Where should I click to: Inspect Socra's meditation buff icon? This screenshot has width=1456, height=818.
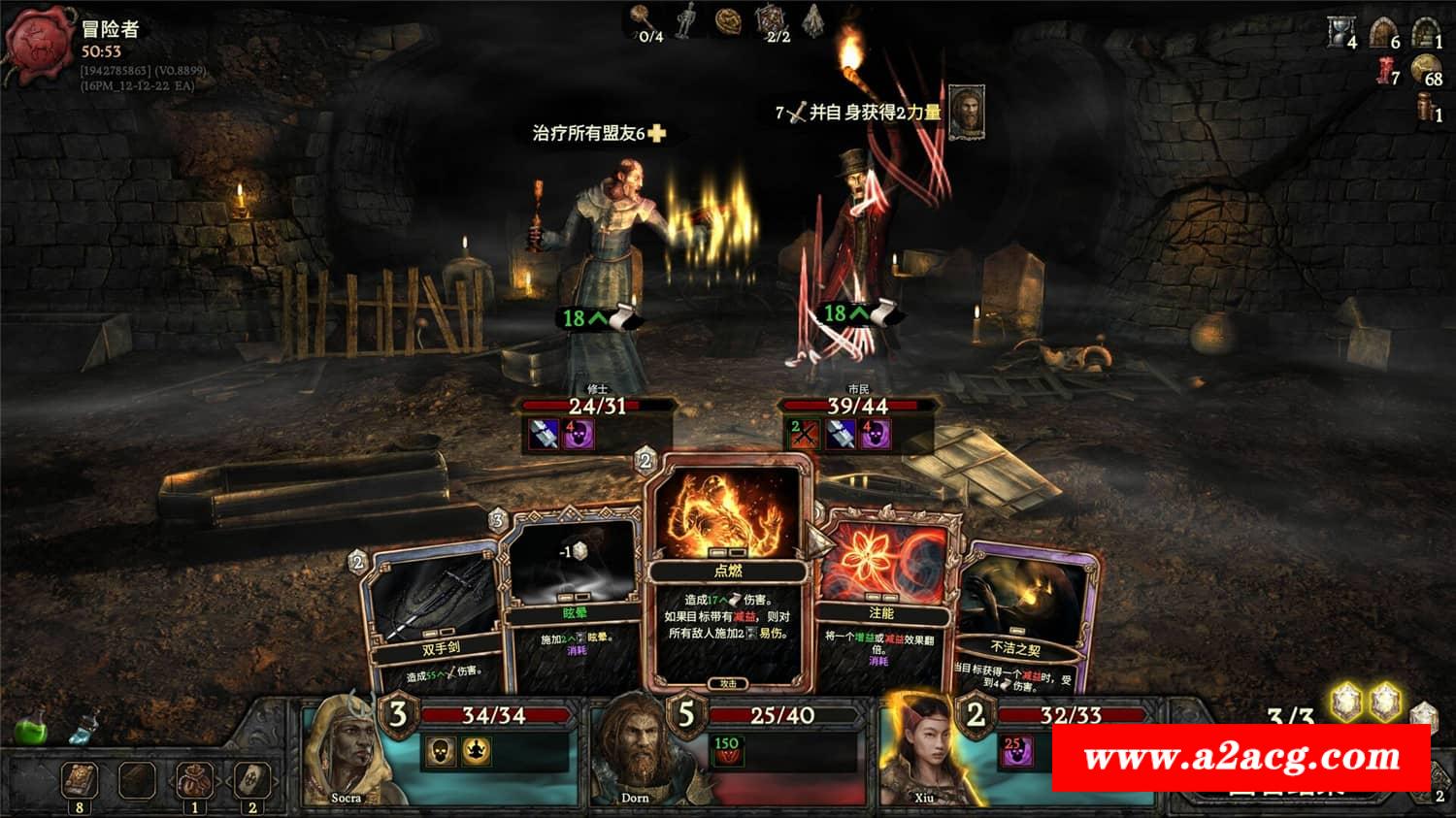point(476,750)
